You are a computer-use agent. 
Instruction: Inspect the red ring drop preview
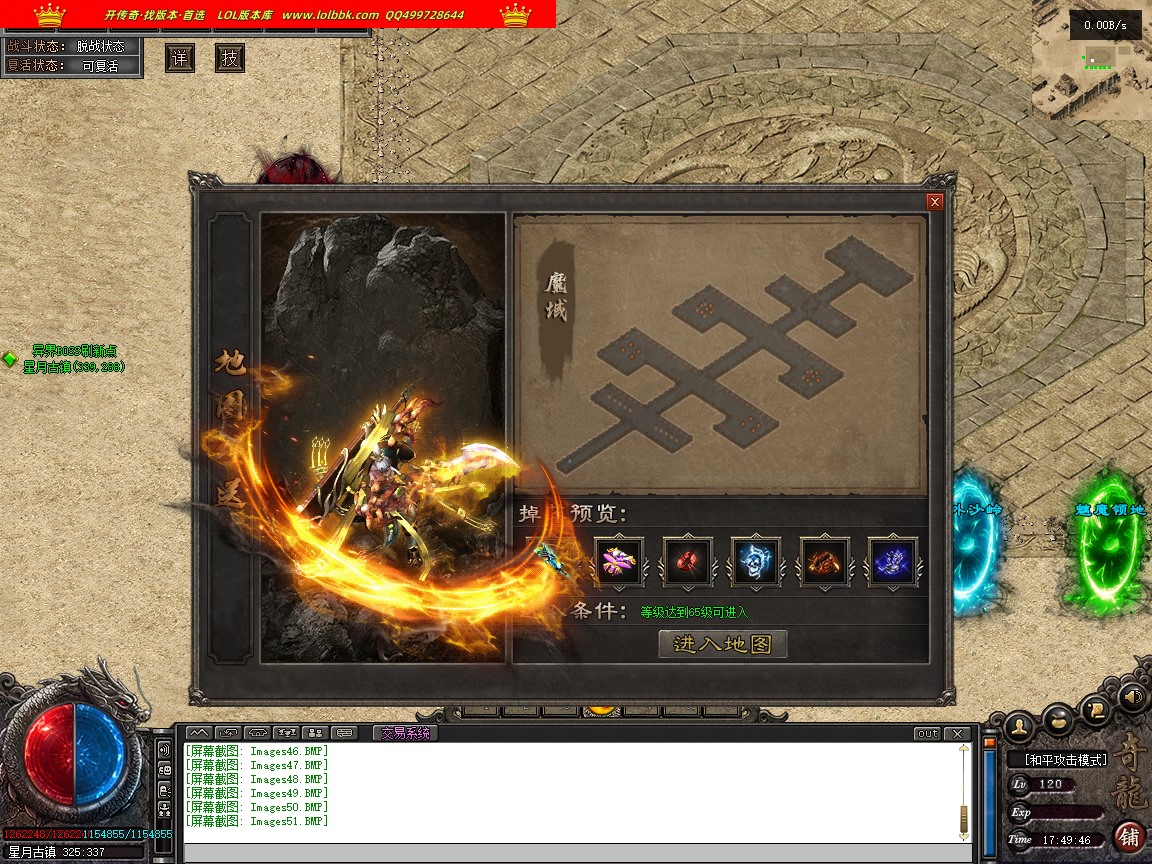point(688,562)
